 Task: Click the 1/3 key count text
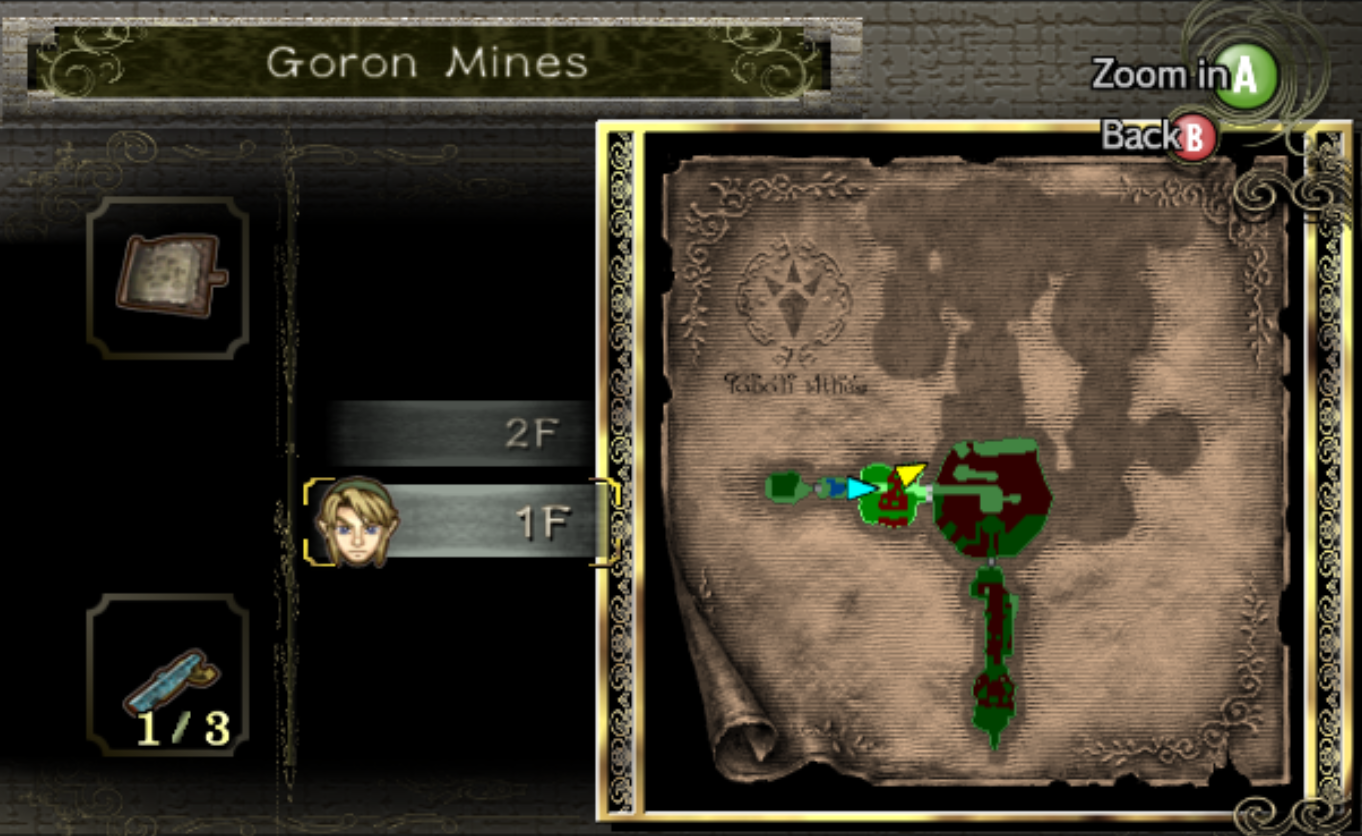186,728
